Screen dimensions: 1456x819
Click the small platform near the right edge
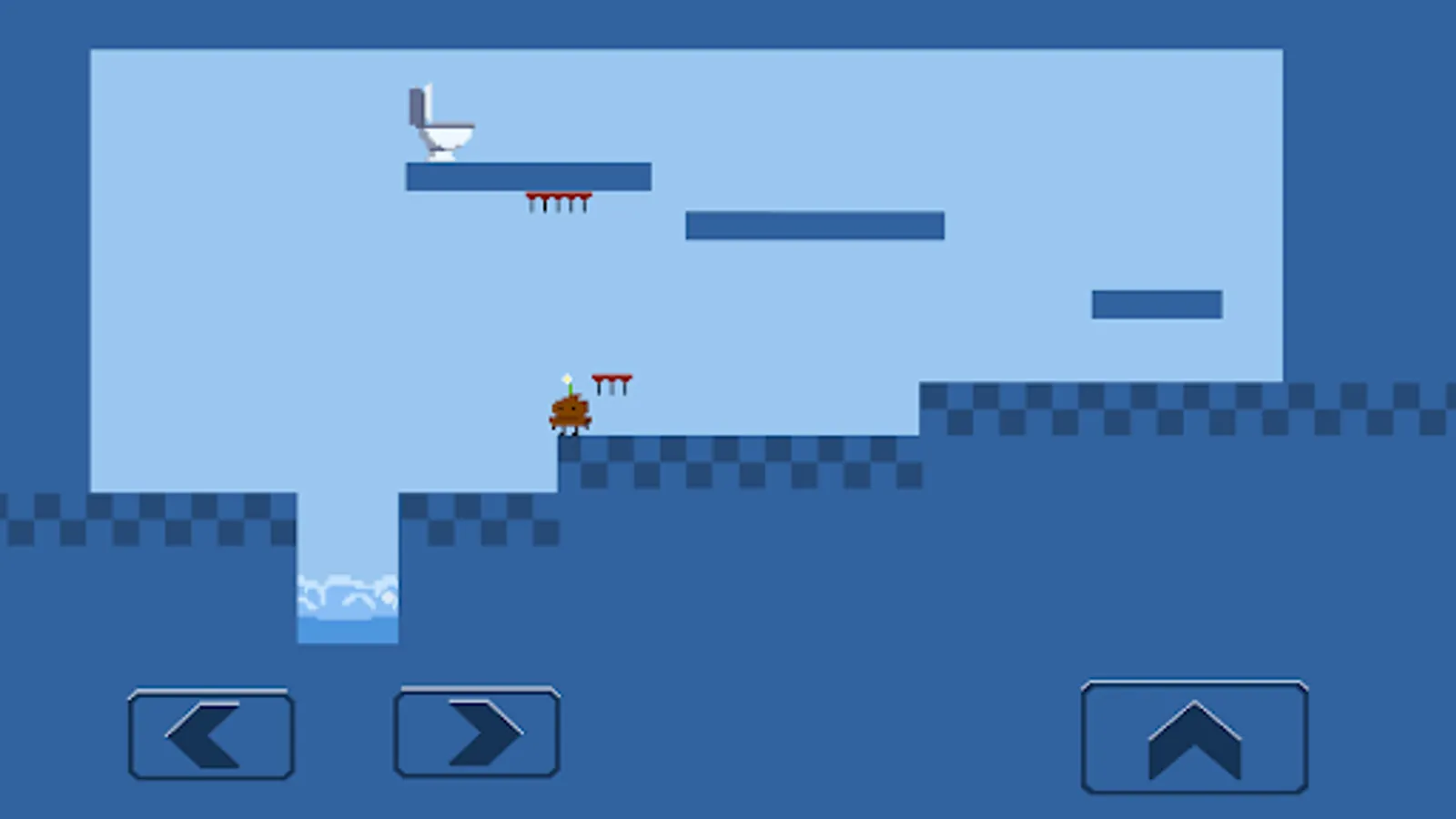click(1156, 303)
